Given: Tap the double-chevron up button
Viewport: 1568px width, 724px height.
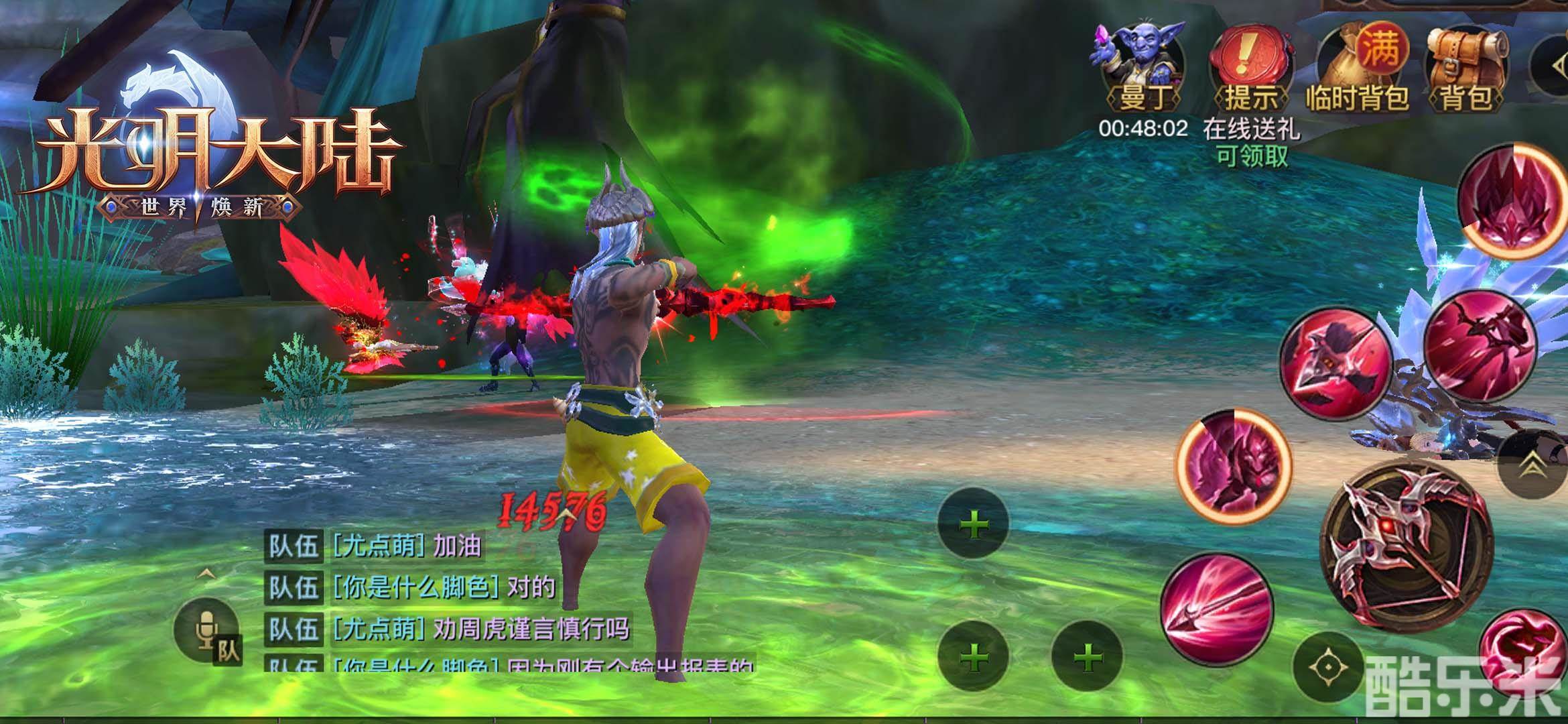Looking at the screenshot, I should point(1531,465).
